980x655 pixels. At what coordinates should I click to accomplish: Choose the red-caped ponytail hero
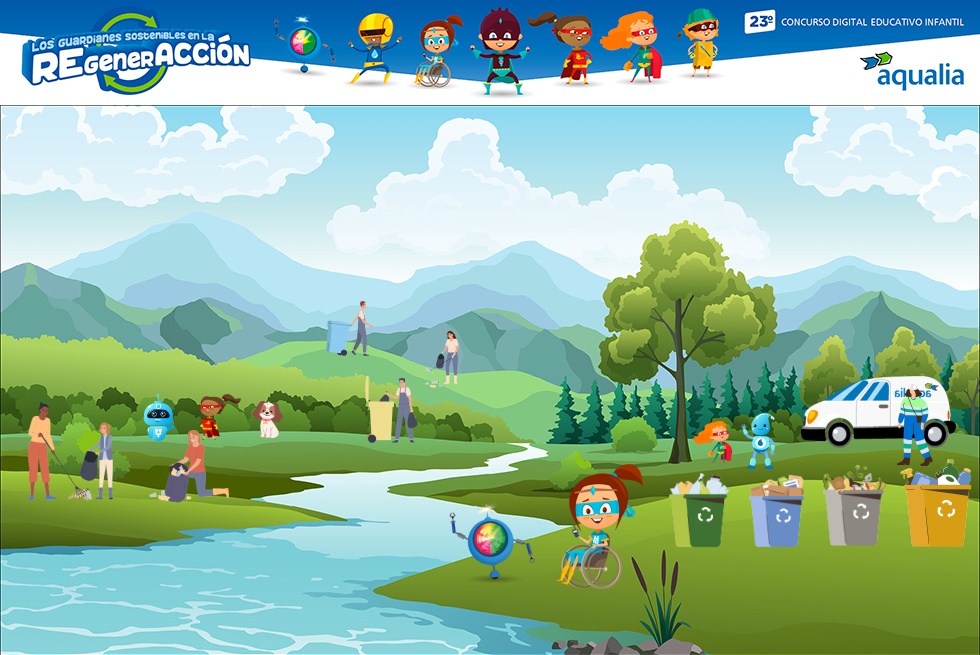[x=572, y=48]
